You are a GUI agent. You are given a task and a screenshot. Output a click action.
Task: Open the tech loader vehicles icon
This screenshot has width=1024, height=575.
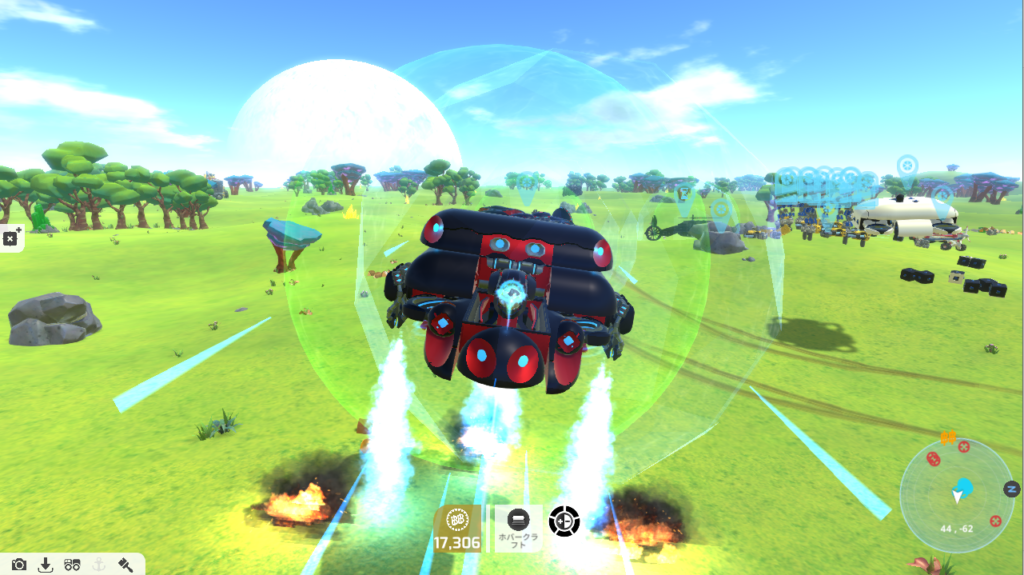coord(71,565)
